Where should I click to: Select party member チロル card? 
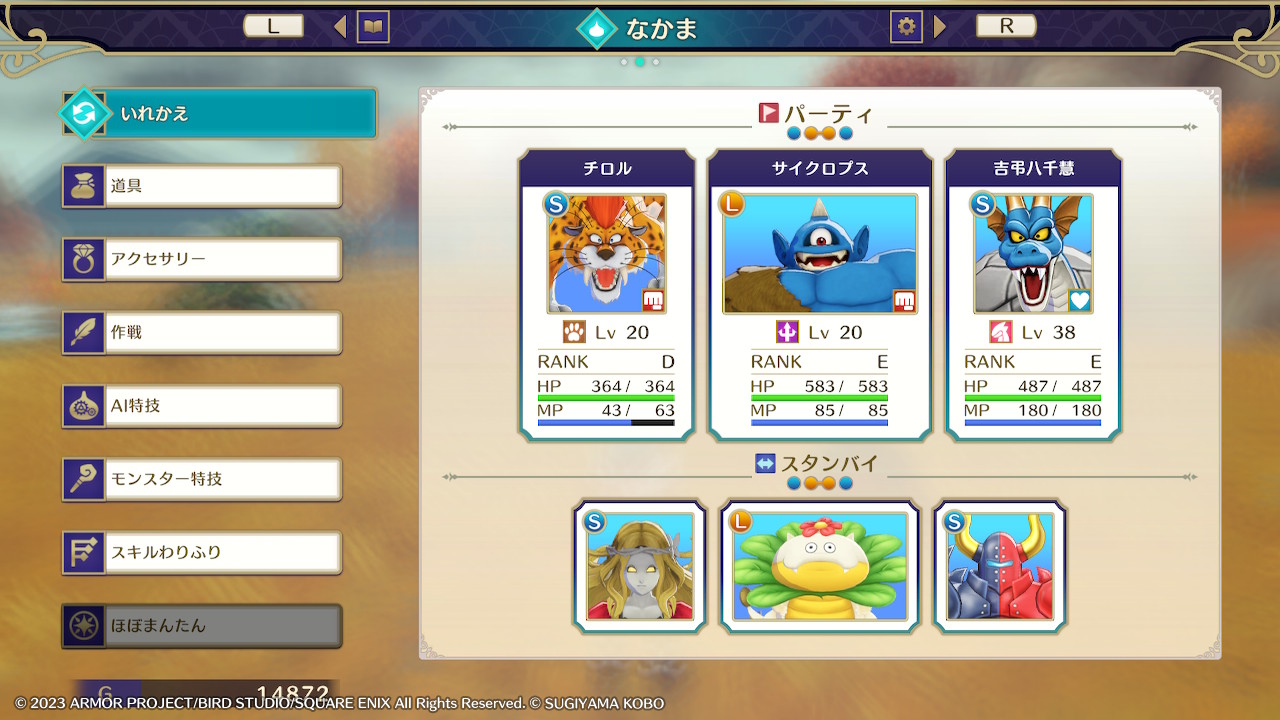[x=607, y=295]
